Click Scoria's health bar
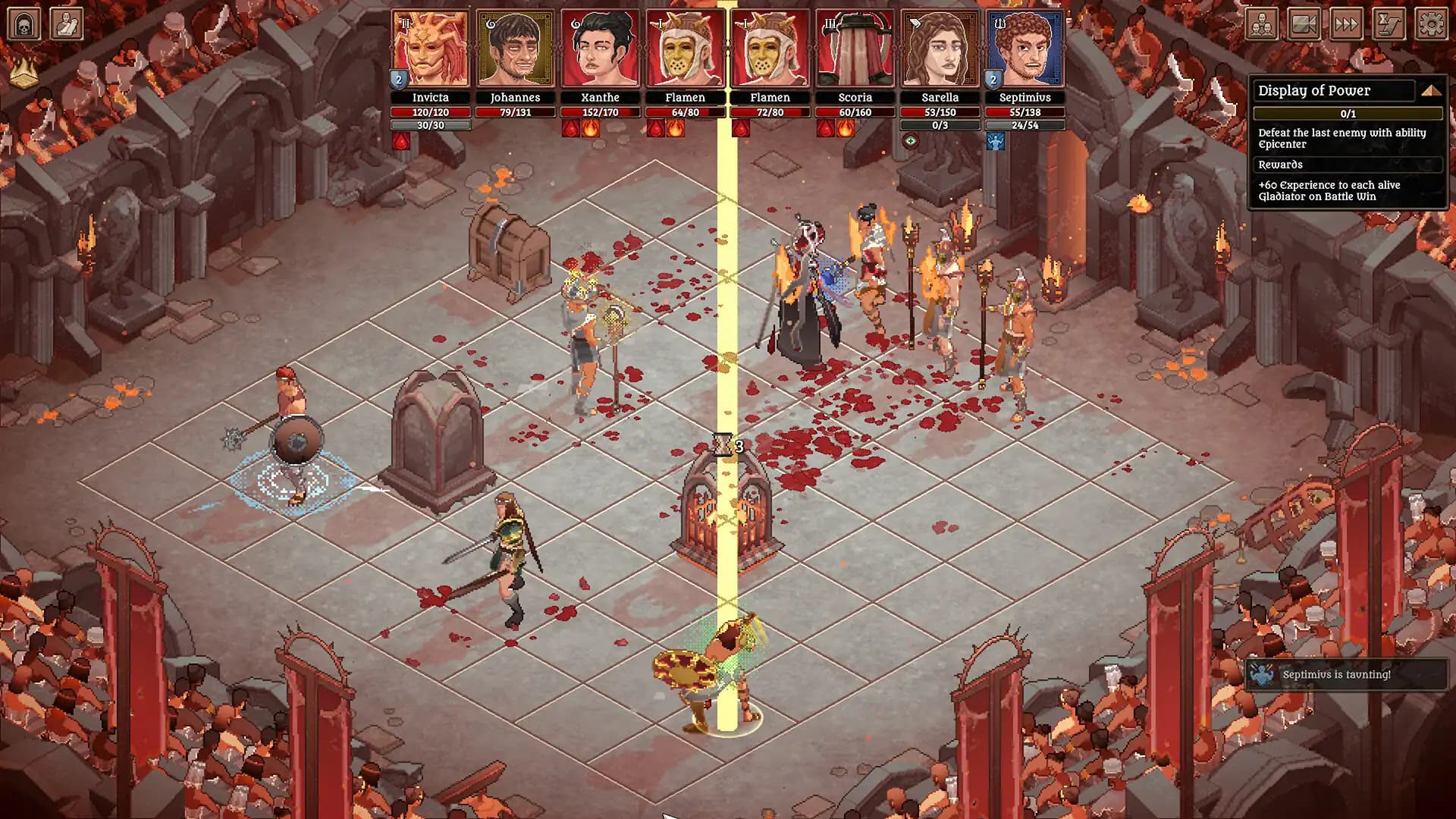The height and width of the screenshot is (819, 1456). pyautogui.click(x=854, y=111)
